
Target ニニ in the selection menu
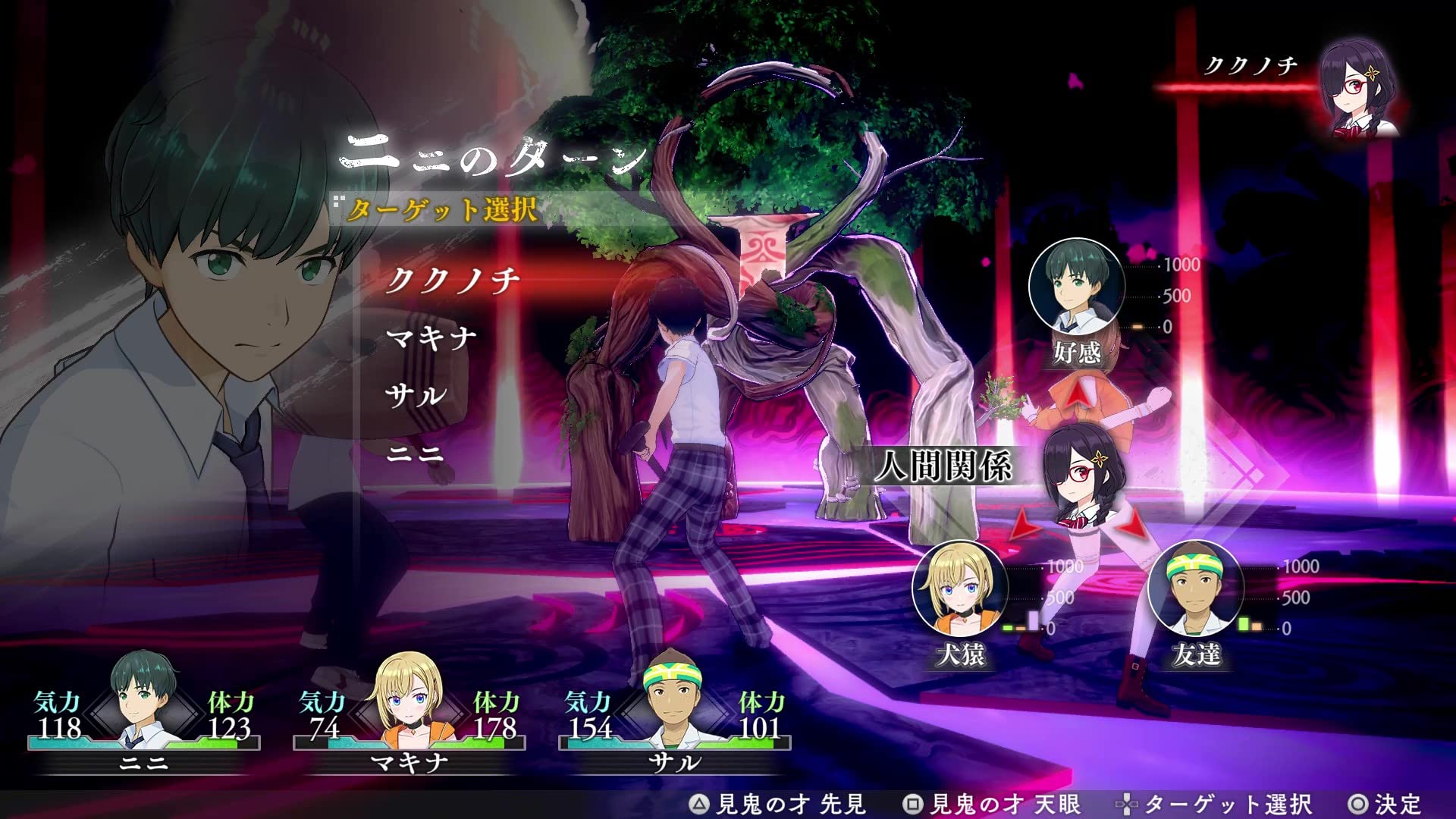pos(415,453)
